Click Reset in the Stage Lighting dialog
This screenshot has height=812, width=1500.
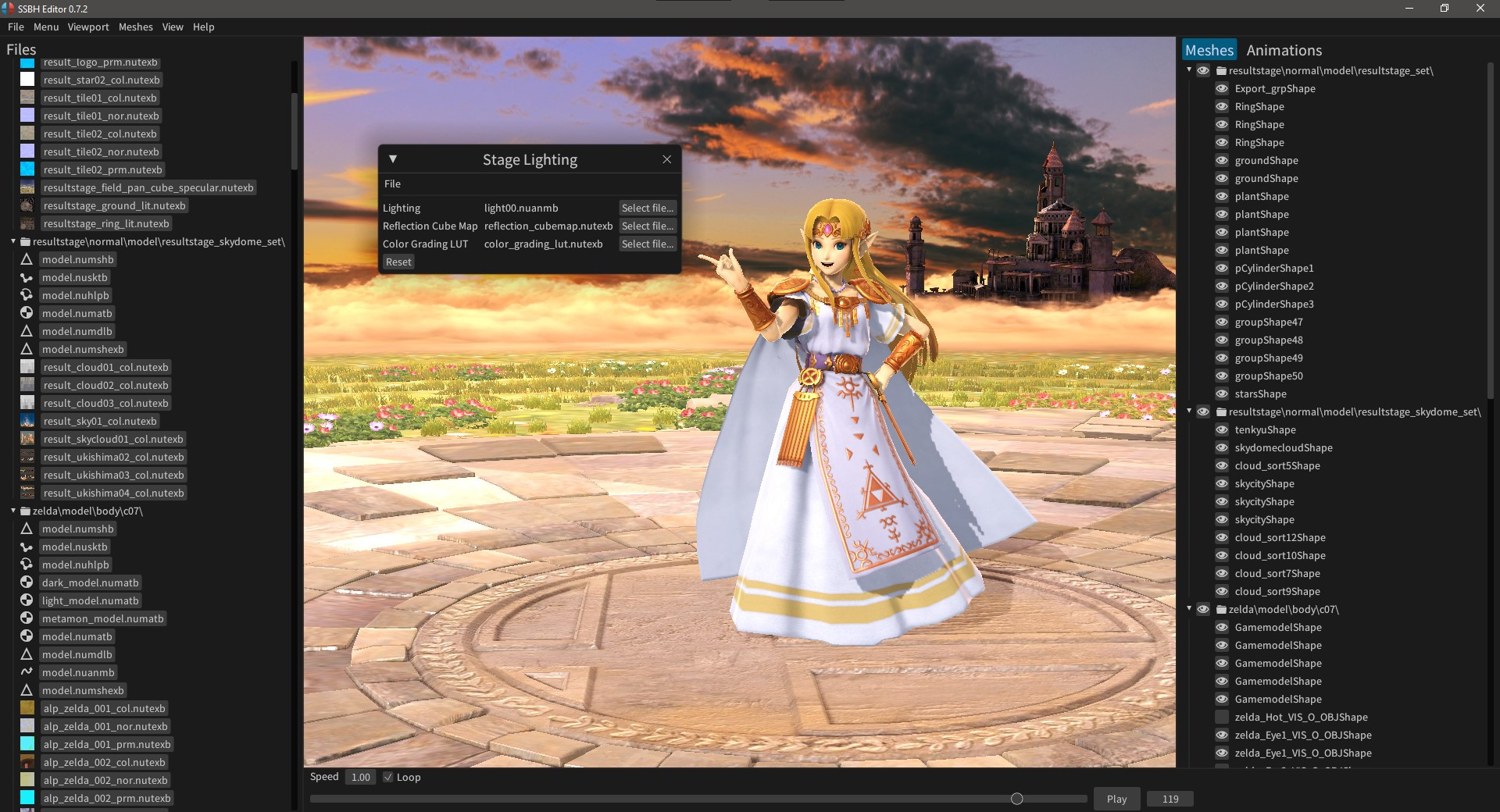[x=398, y=262]
